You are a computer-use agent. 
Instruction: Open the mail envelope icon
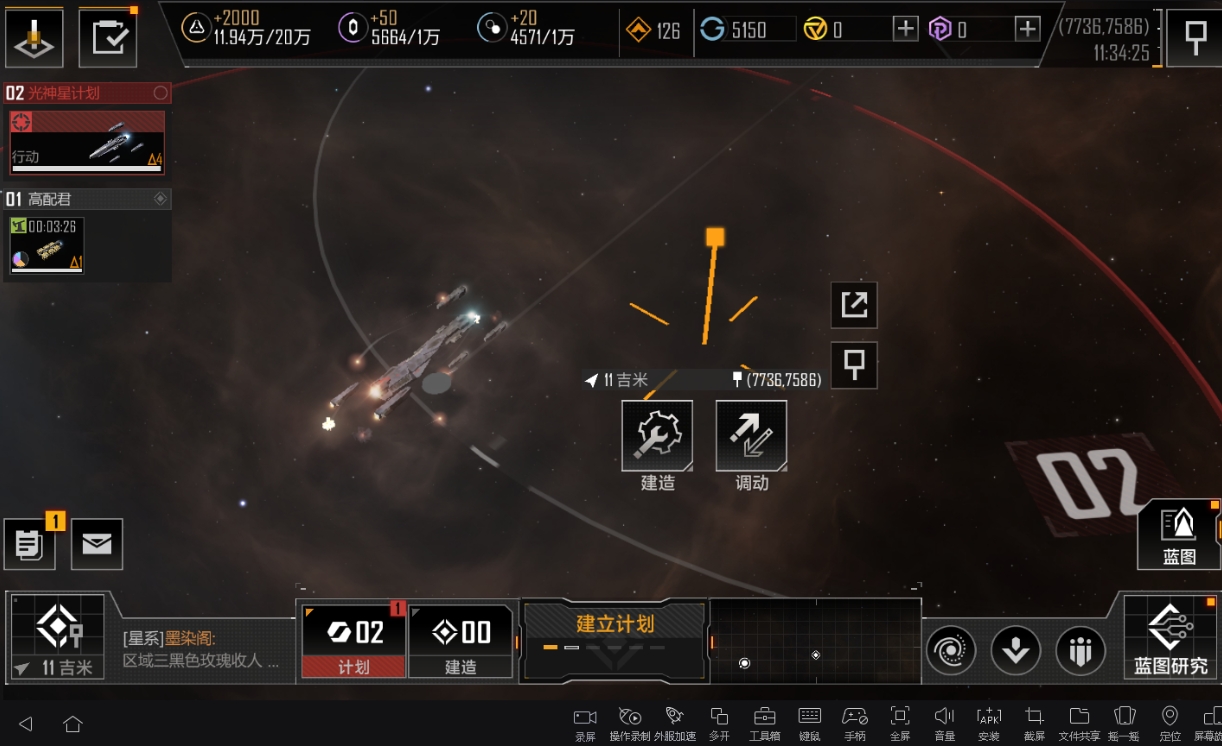point(97,544)
